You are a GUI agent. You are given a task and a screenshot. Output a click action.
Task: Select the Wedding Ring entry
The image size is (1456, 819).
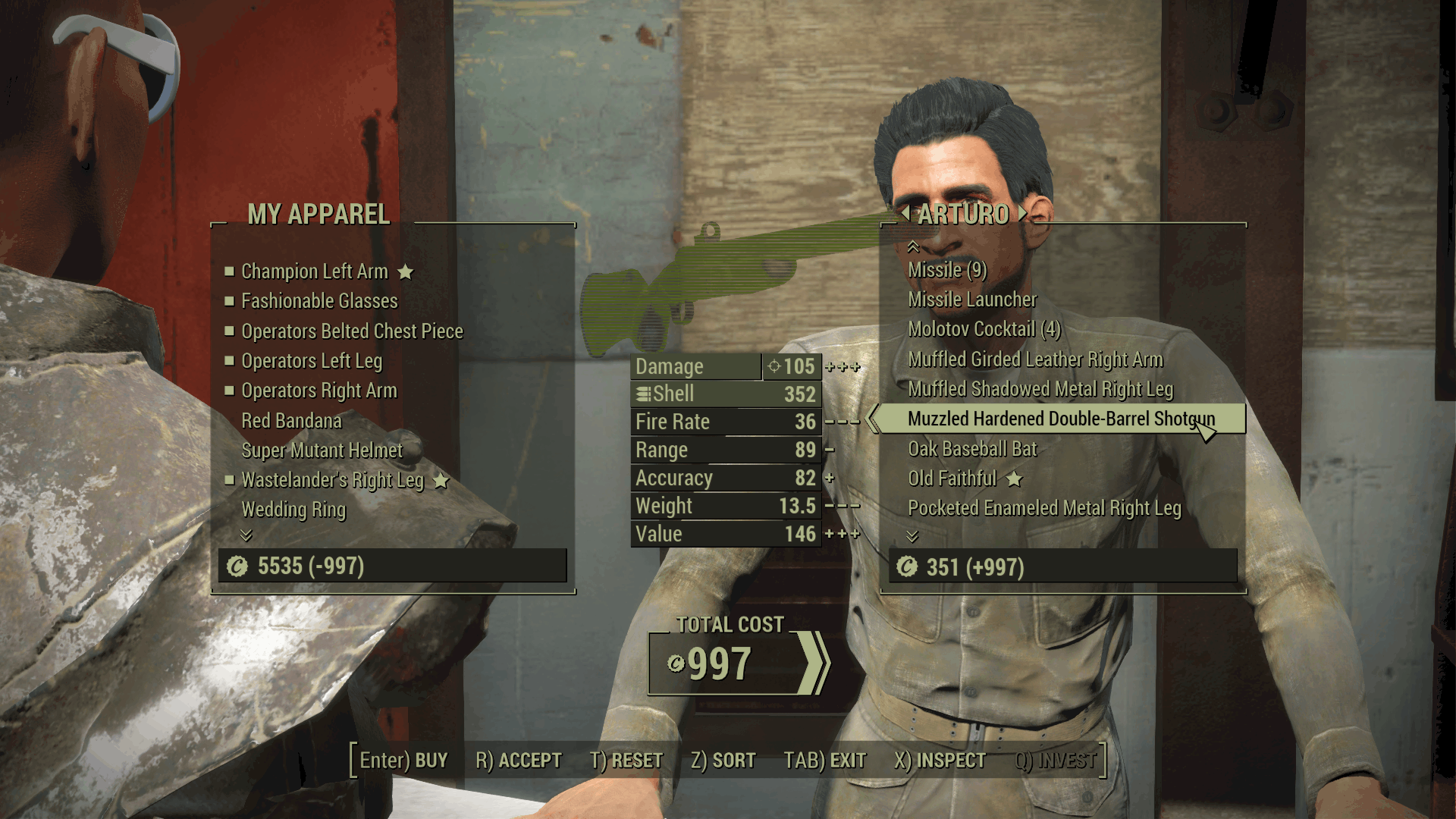(x=293, y=510)
